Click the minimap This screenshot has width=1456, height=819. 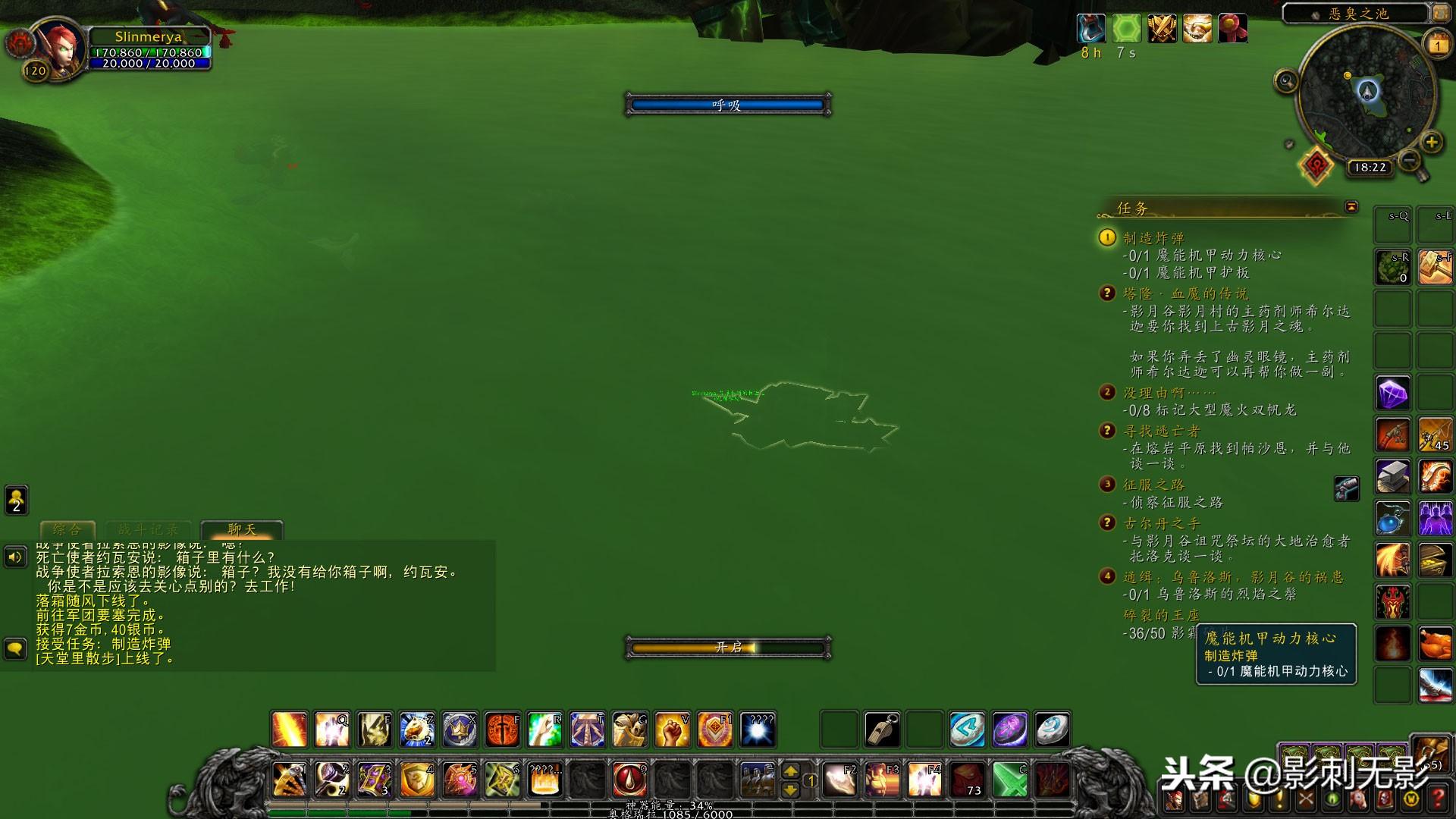coord(1367,95)
